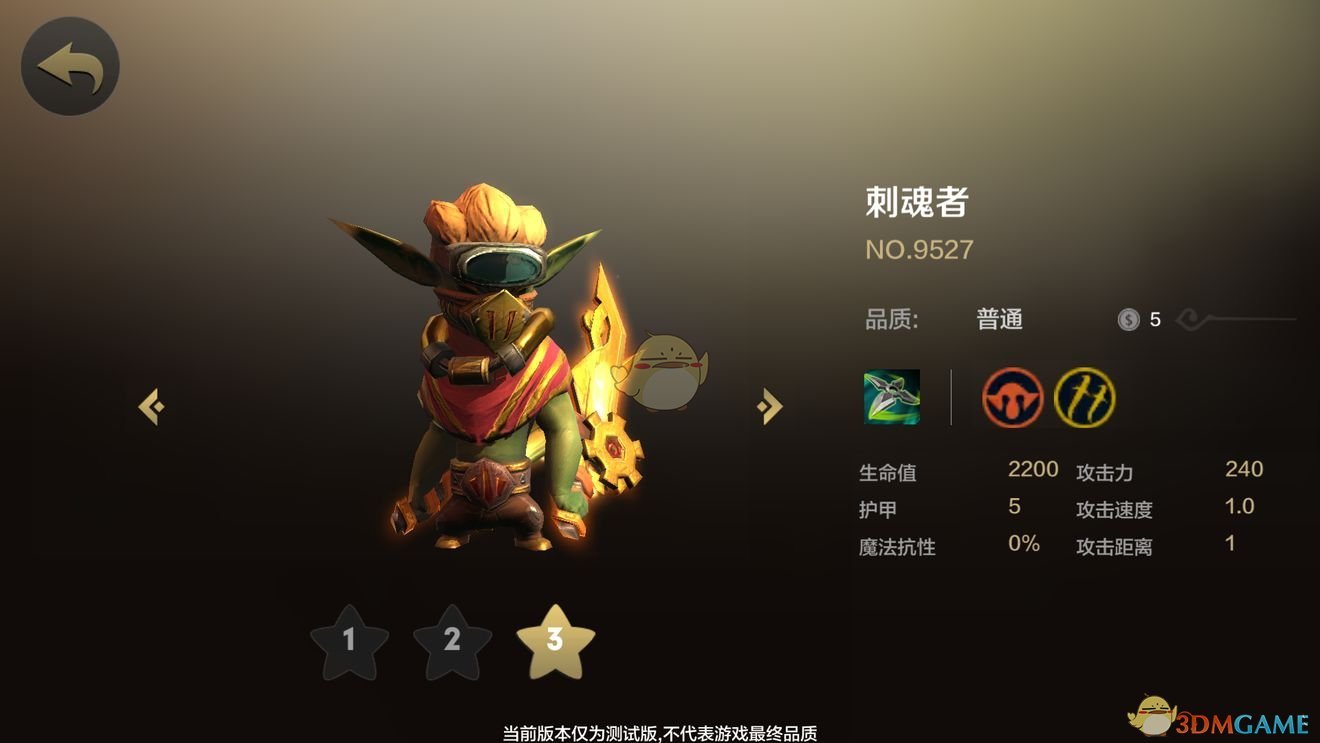This screenshot has width=1320, height=743.
Task: Select the right navigation arrow
Action: click(x=768, y=404)
